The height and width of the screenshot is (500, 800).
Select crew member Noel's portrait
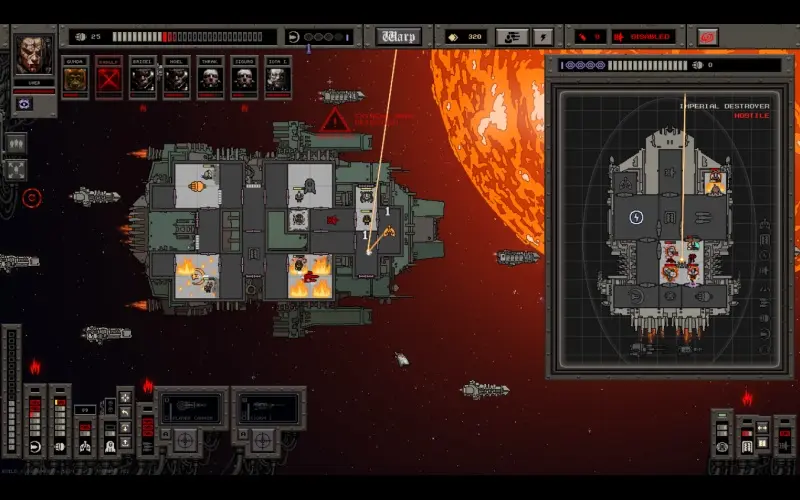pos(177,77)
